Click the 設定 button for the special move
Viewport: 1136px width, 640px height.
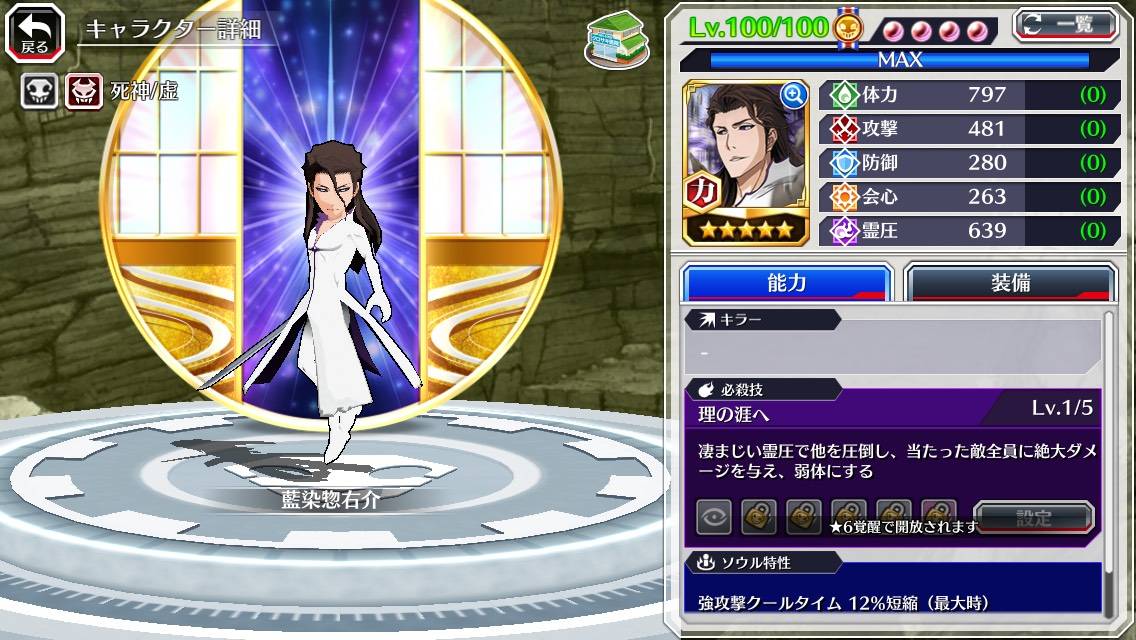pyautogui.click(x=1034, y=518)
